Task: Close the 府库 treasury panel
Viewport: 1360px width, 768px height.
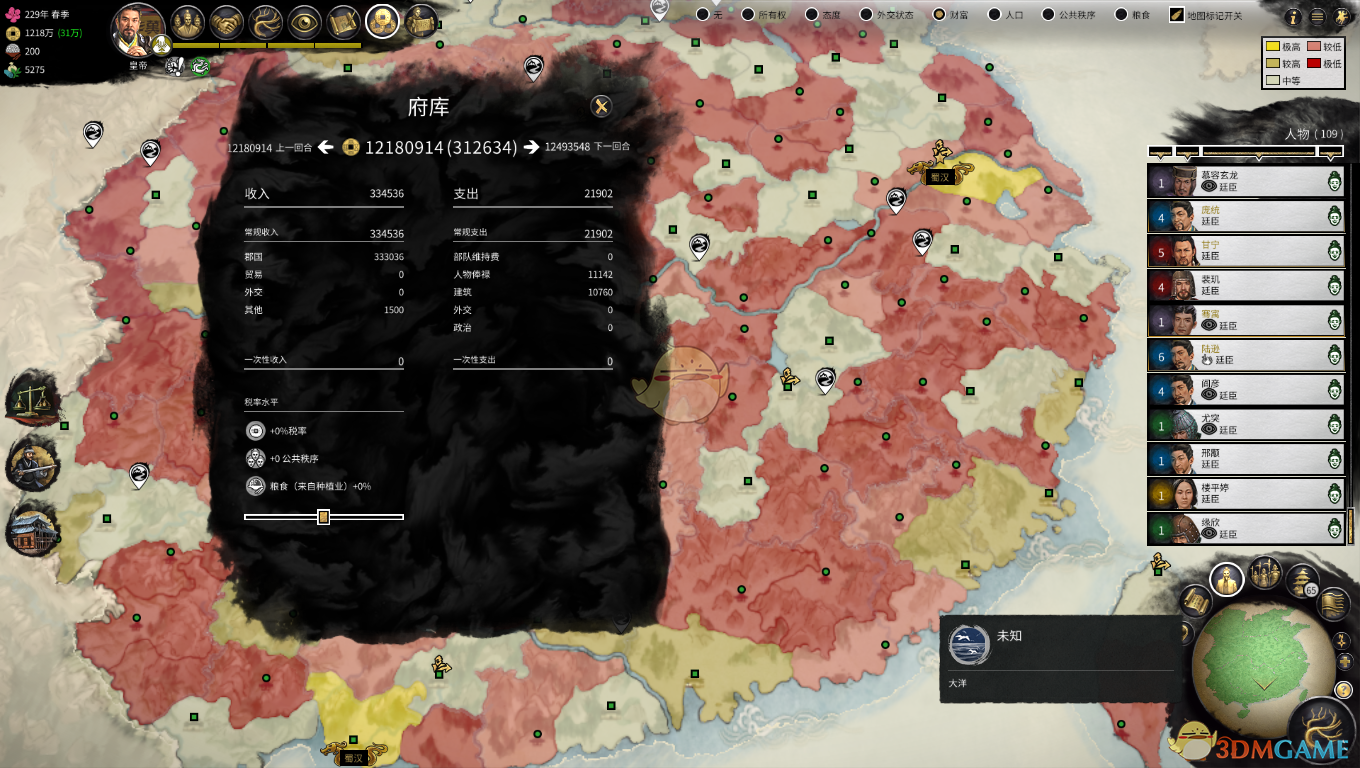Action: 601,106
